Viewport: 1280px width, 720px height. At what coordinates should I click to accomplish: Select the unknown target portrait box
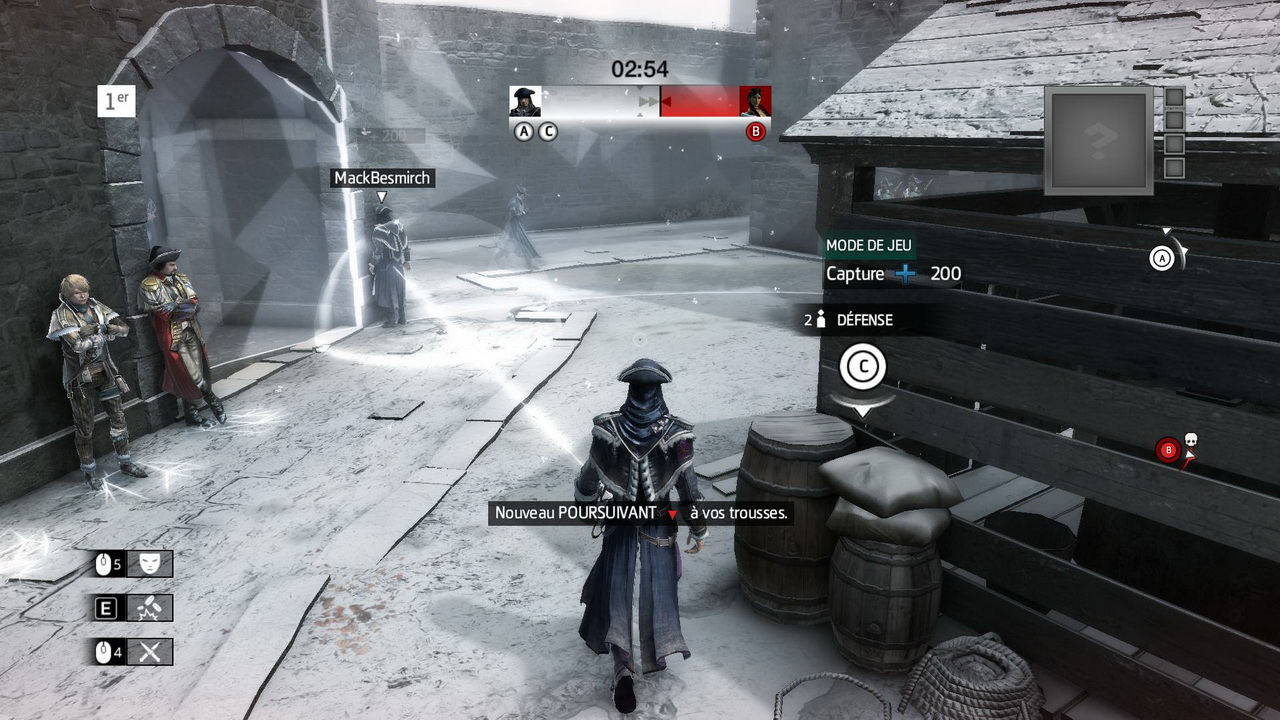(1099, 140)
